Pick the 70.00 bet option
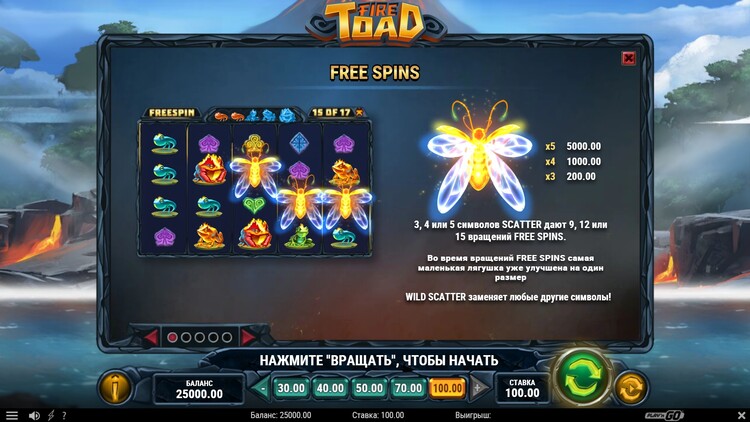The image size is (750, 422). point(408,388)
